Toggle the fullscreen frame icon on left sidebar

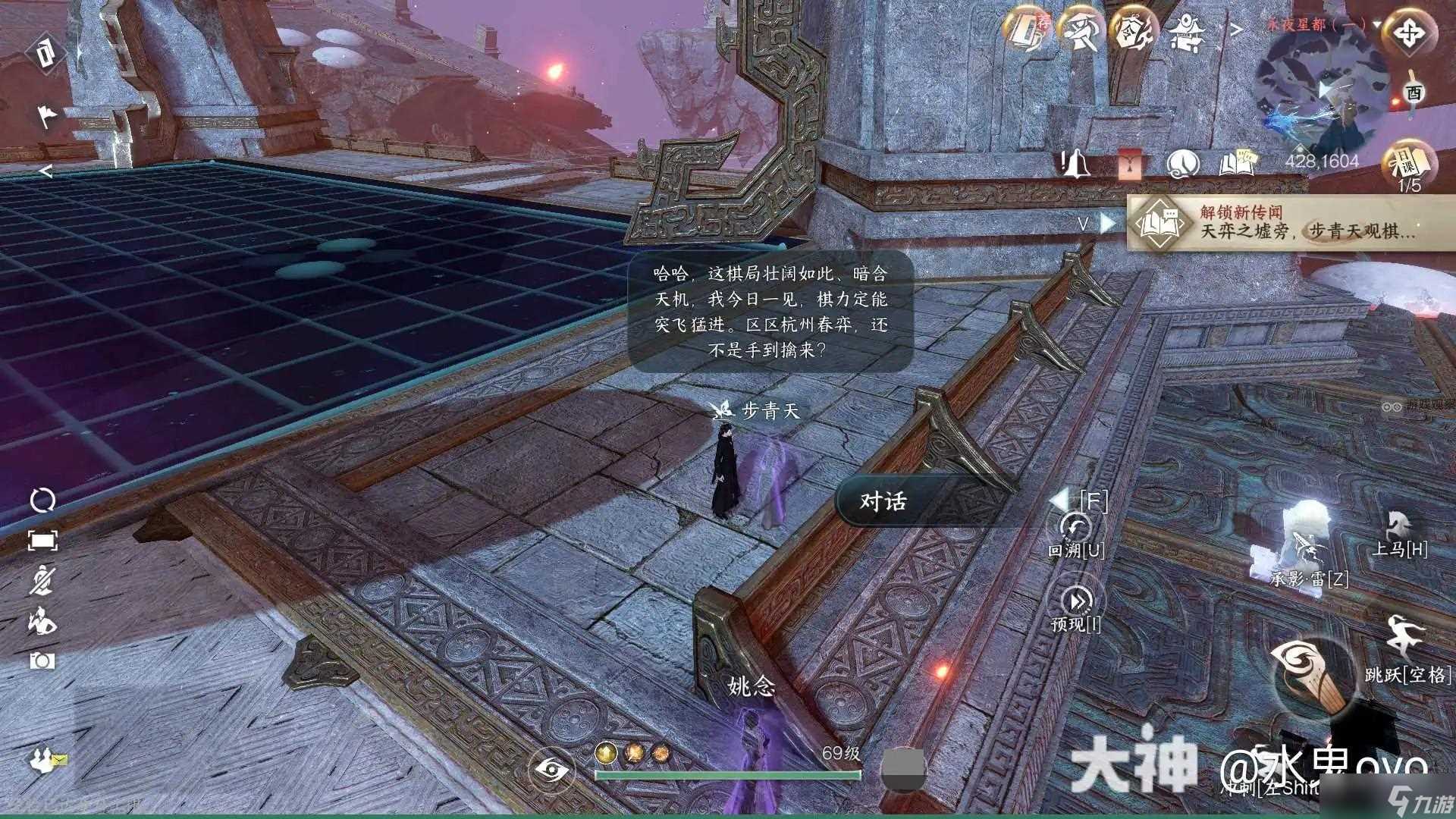click(43, 541)
